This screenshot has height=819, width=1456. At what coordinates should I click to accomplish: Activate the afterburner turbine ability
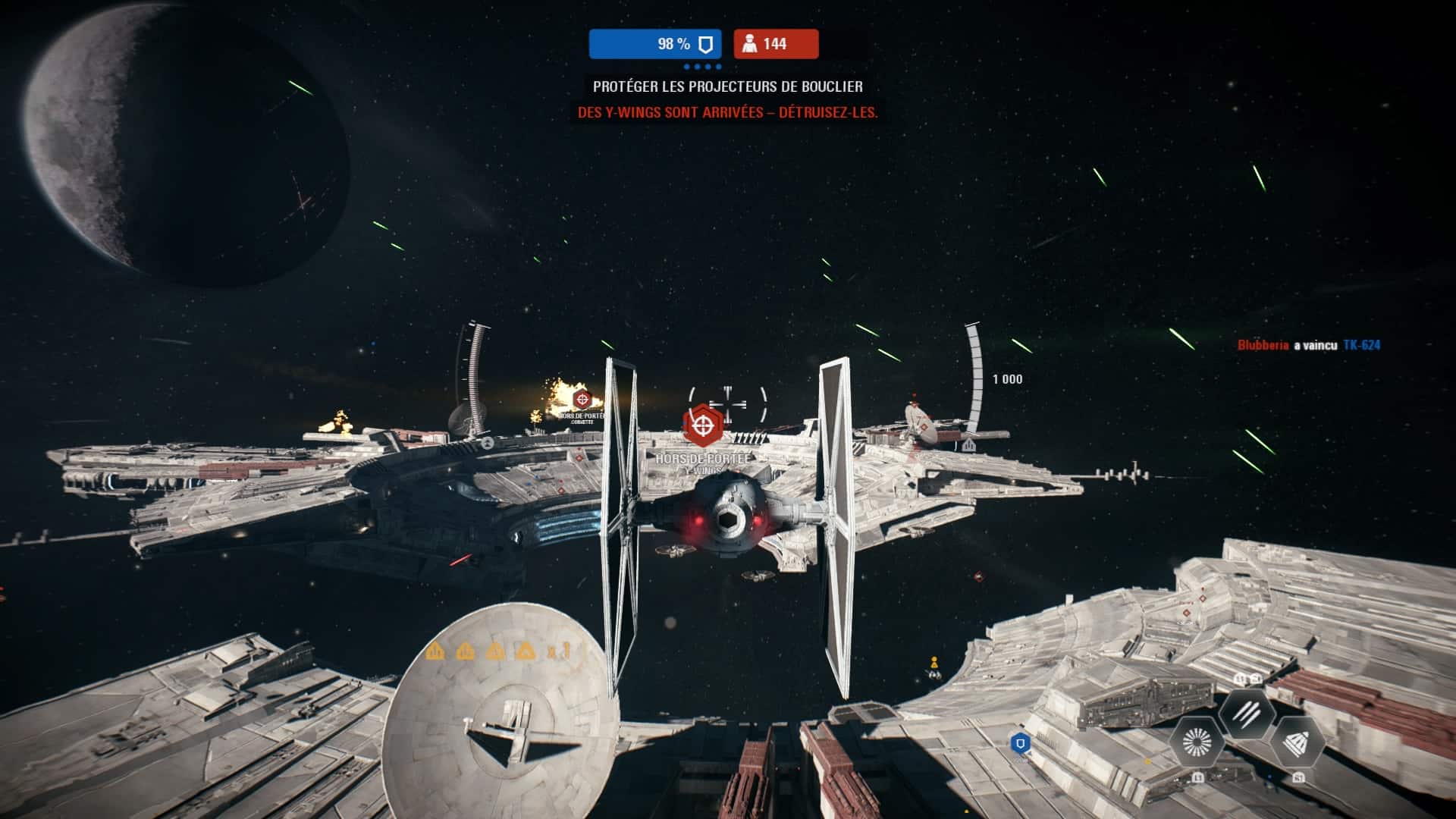1197,742
